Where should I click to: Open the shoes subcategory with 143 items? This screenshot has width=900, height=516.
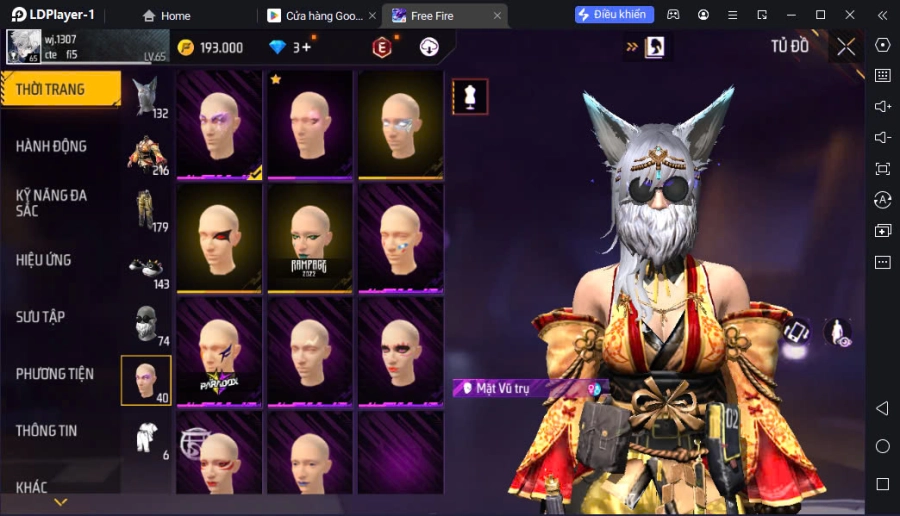[146, 267]
